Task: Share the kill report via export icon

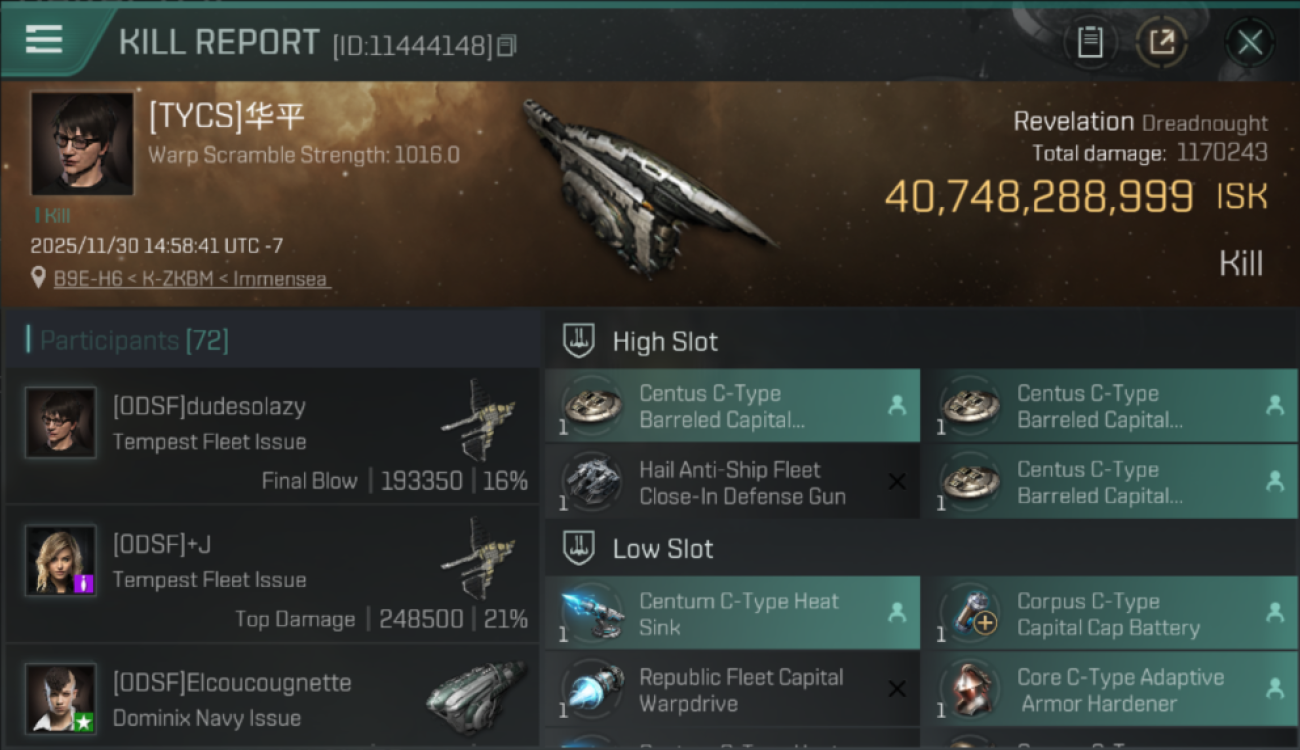Action: 1162,42
